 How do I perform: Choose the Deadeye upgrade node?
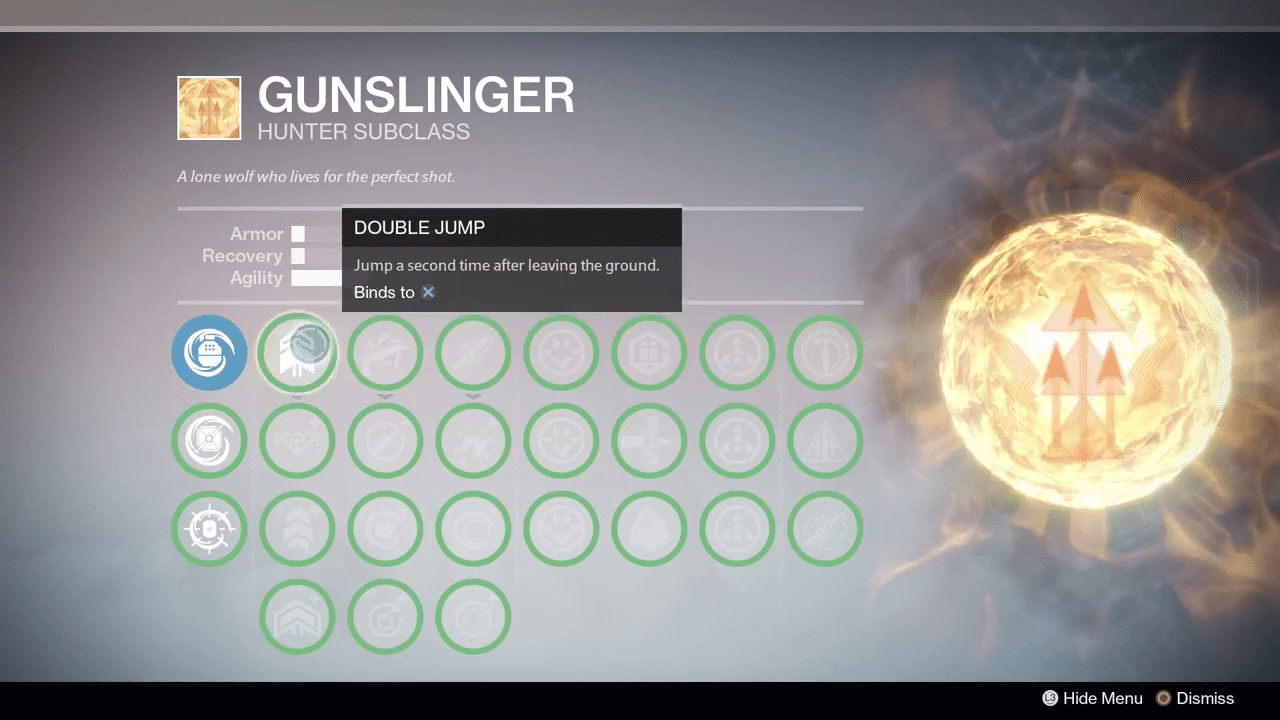tap(385, 440)
